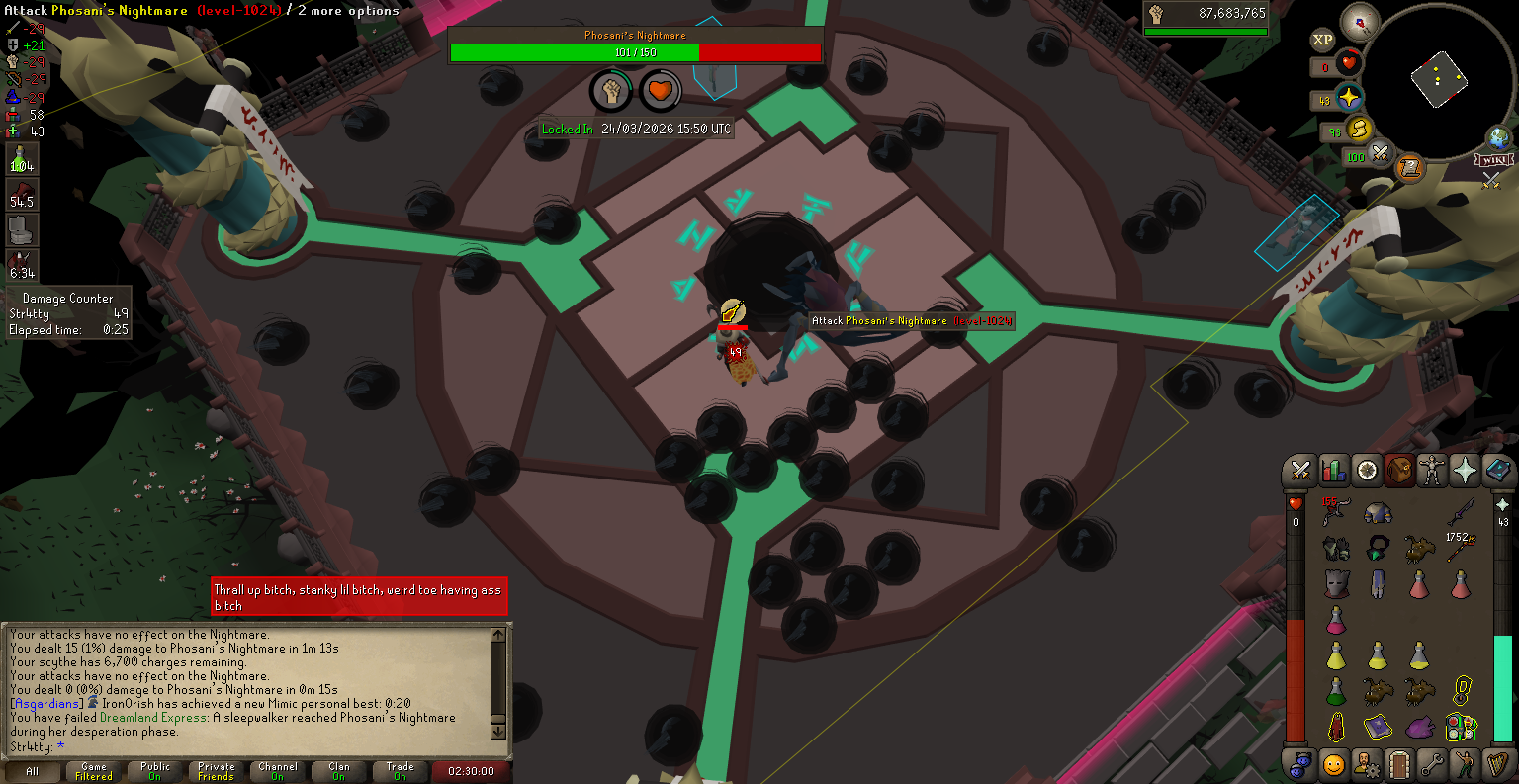
Task: Open the Prayer tab
Action: pyautogui.click(x=1465, y=471)
